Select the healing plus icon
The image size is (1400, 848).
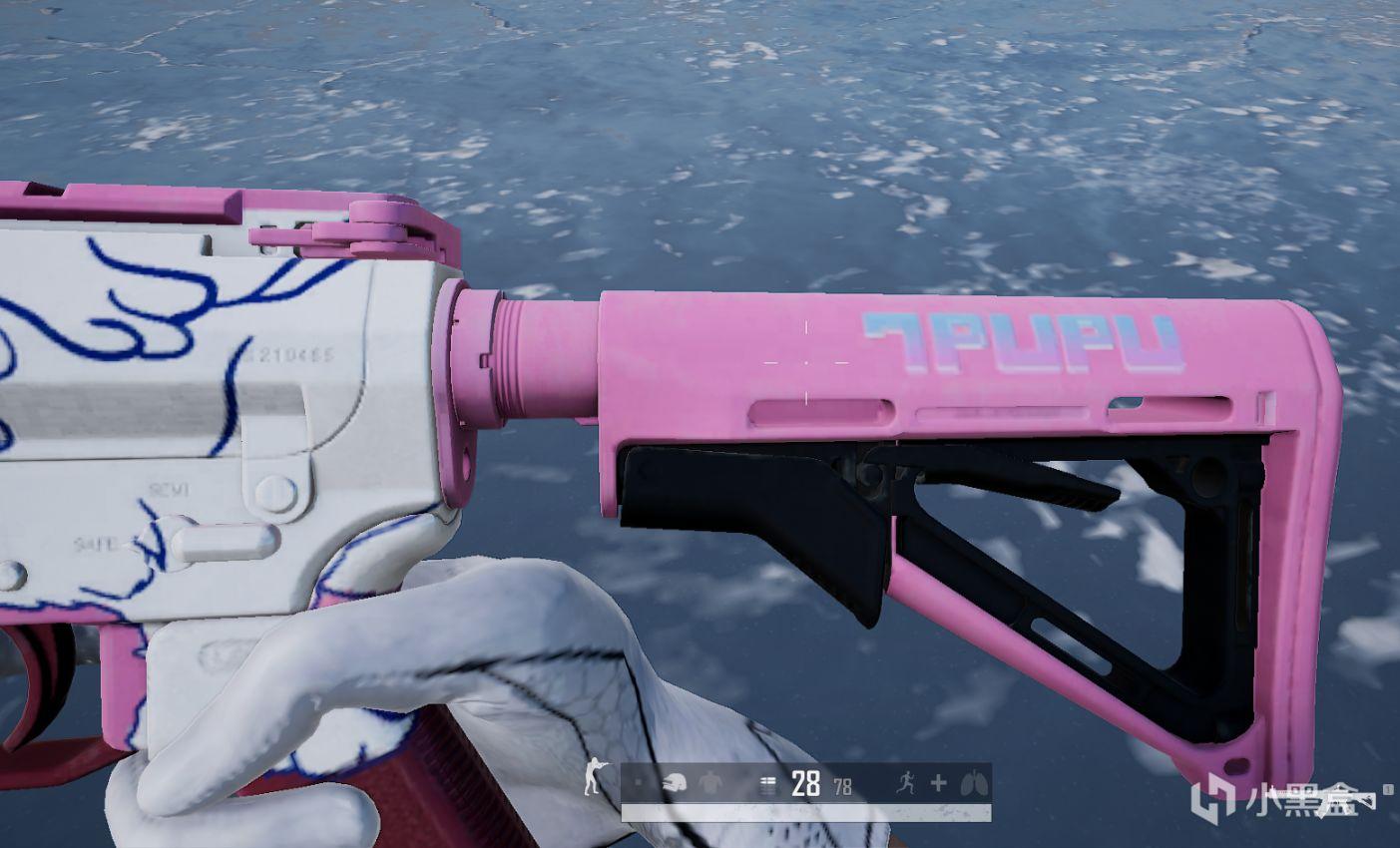tap(938, 783)
